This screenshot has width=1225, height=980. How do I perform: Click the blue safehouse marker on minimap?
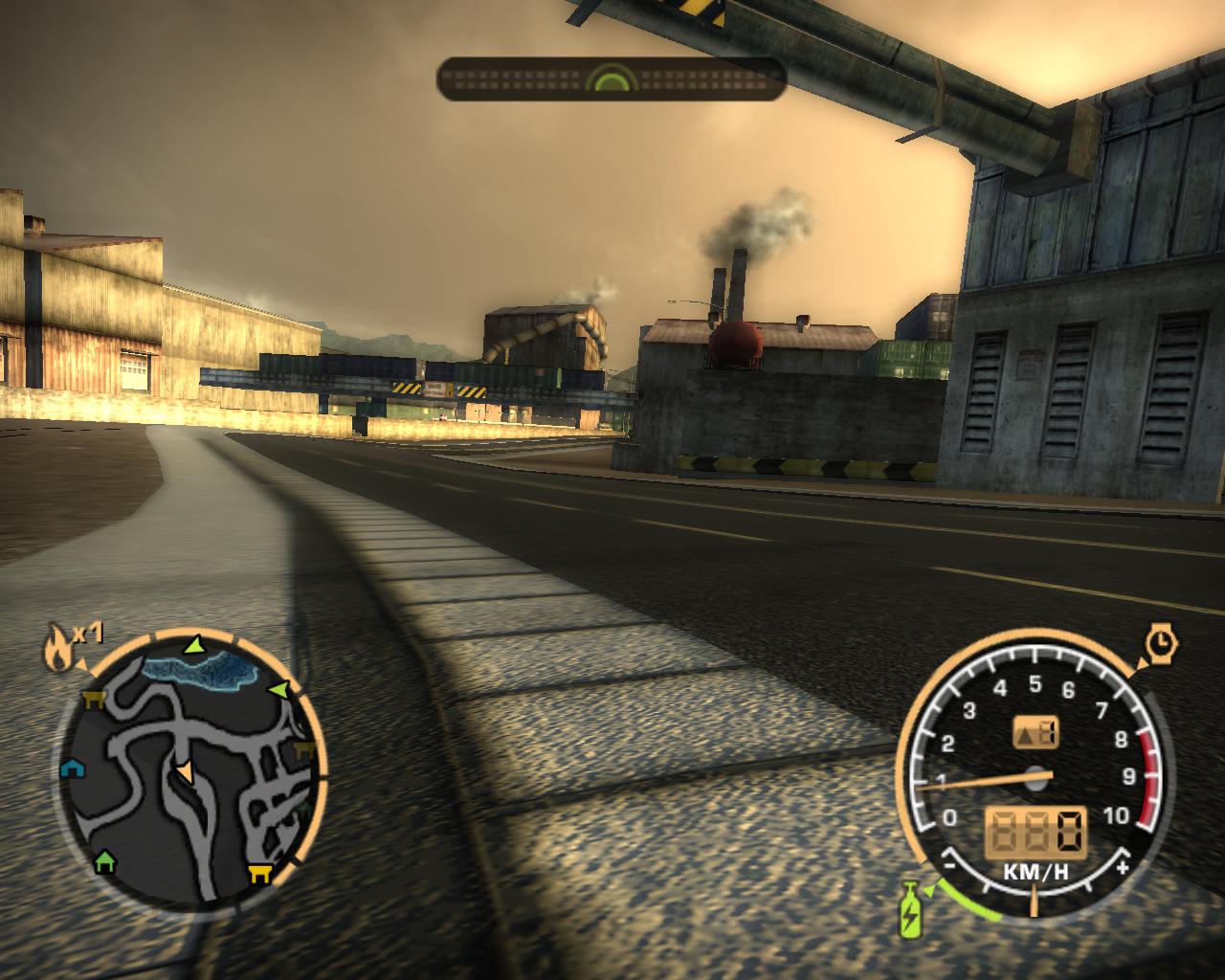coord(71,768)
